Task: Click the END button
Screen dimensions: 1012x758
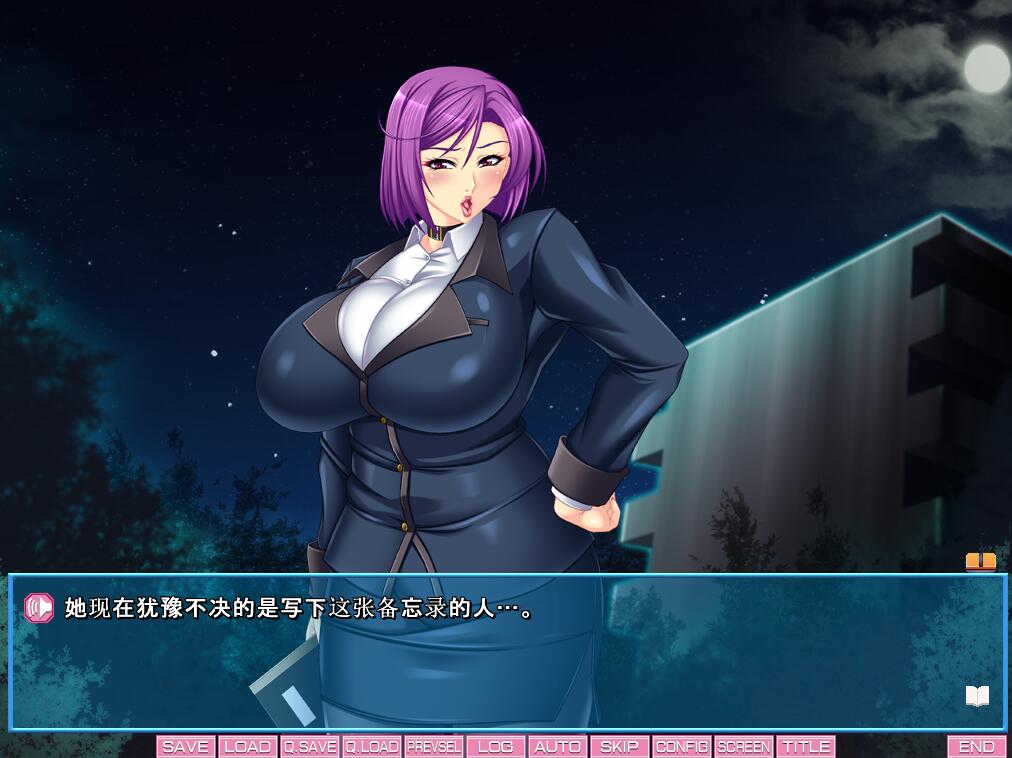Action: click(x=977, y=747)
